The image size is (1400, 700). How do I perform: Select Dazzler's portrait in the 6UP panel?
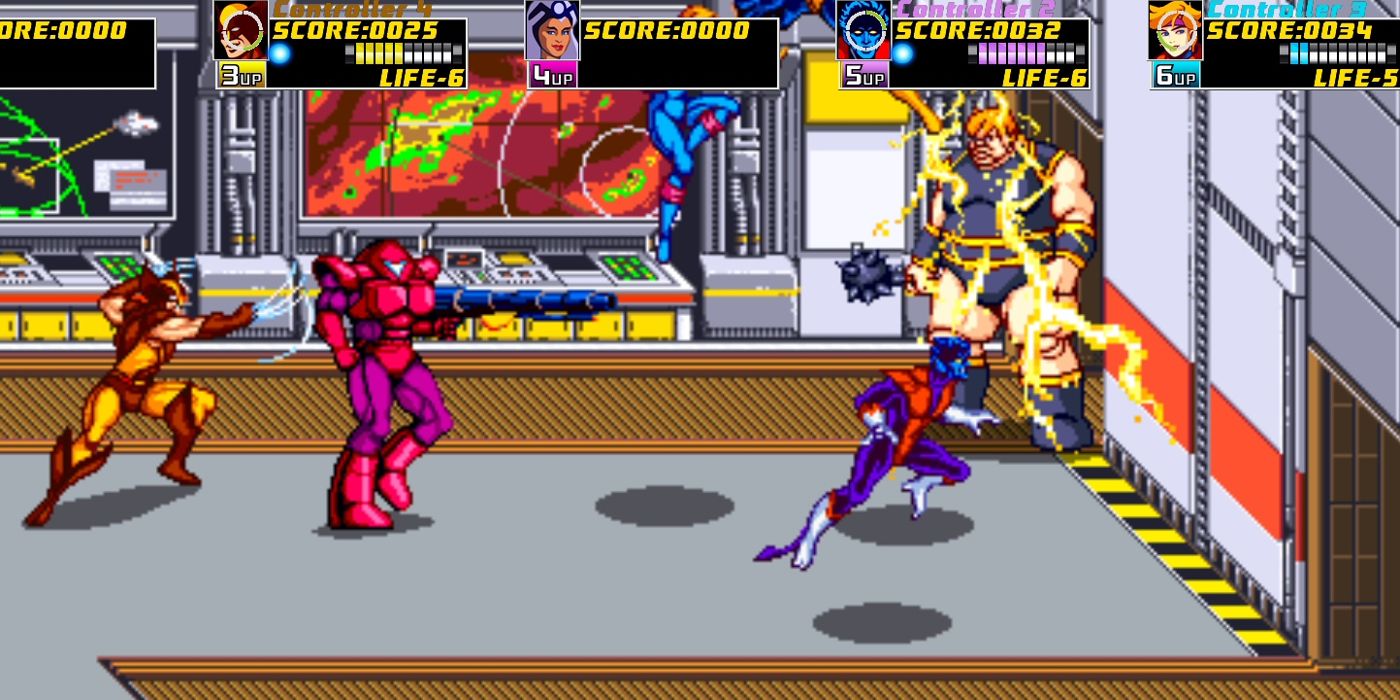(x=1175, y=31)
